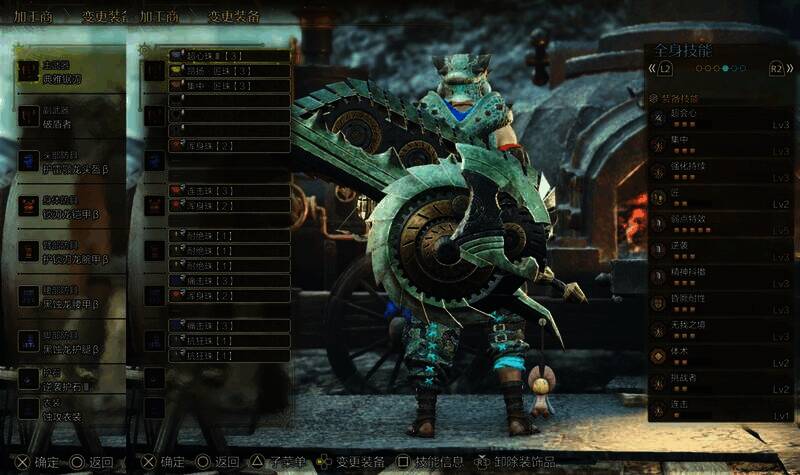Choose the chest armor equipment slot

tap(68, 207)
